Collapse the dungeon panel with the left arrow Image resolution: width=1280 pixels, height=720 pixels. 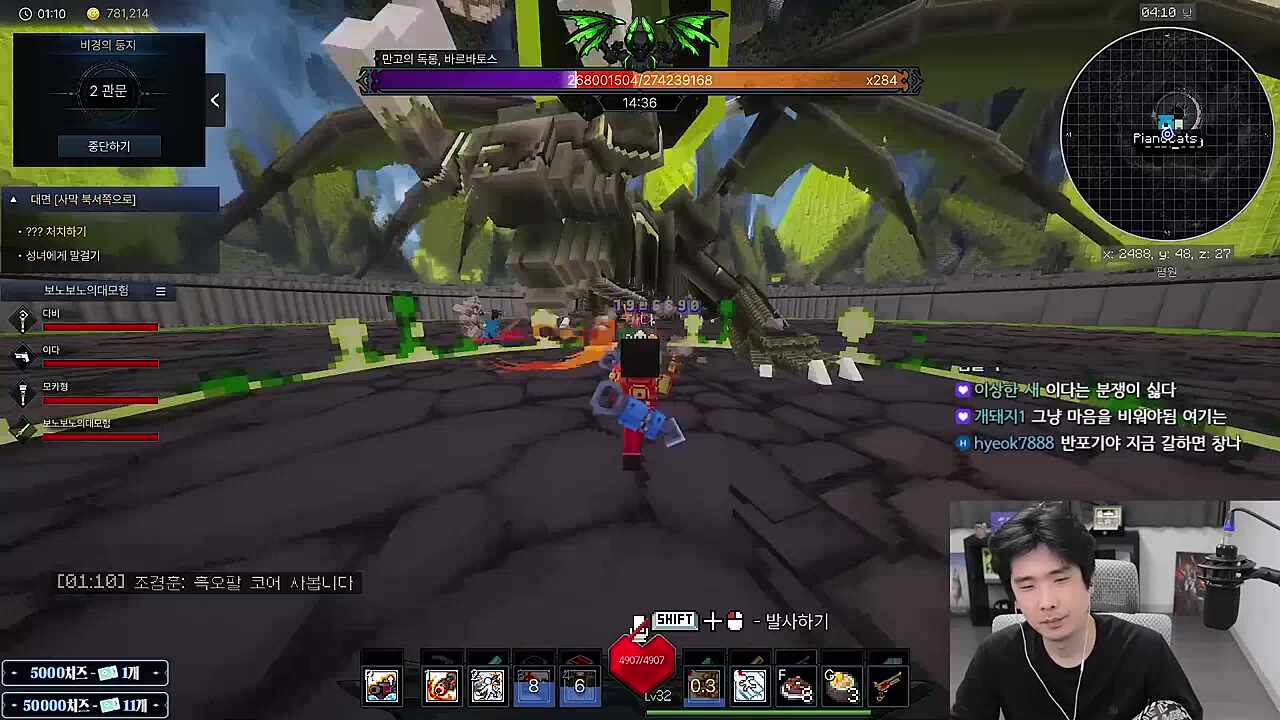[214, 100]
